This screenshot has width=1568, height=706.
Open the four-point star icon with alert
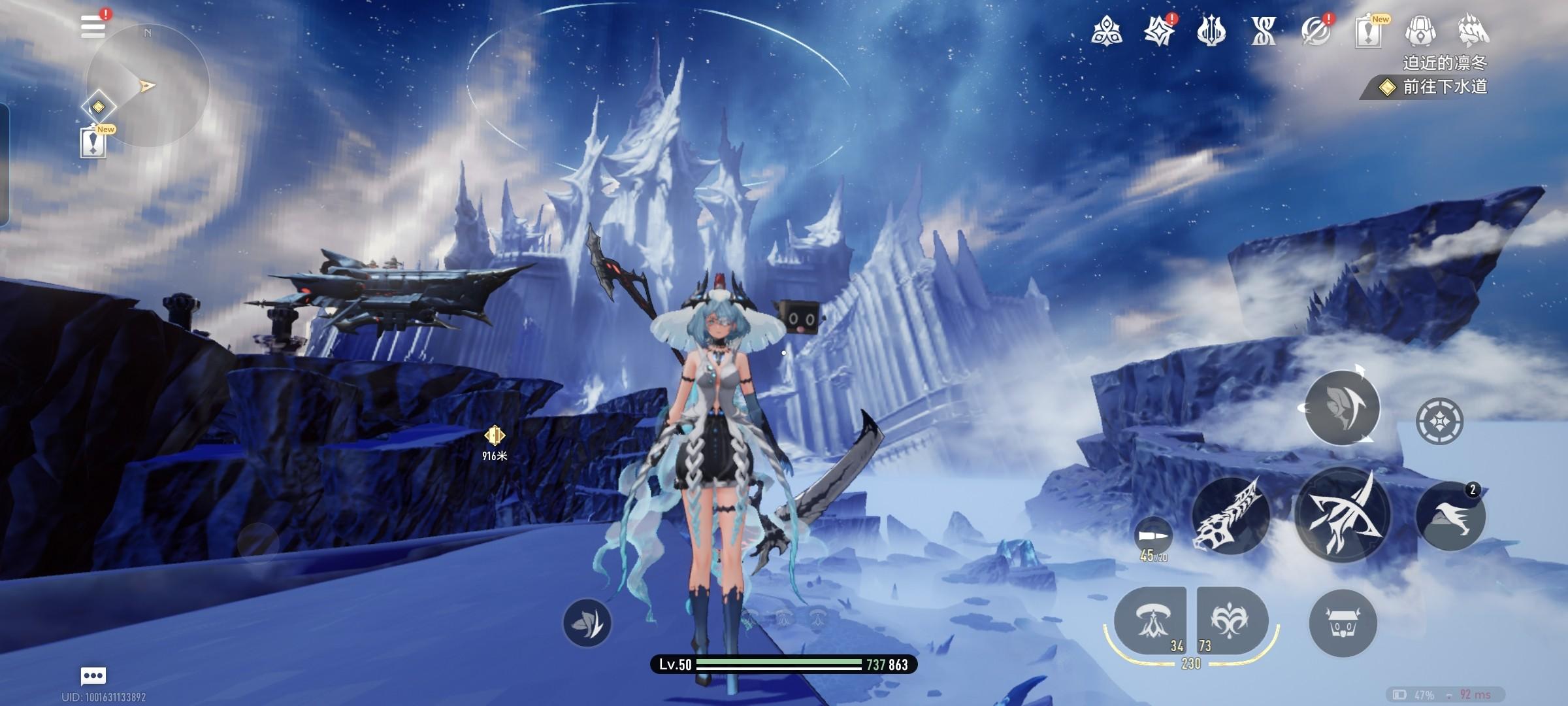(1159, 31)
